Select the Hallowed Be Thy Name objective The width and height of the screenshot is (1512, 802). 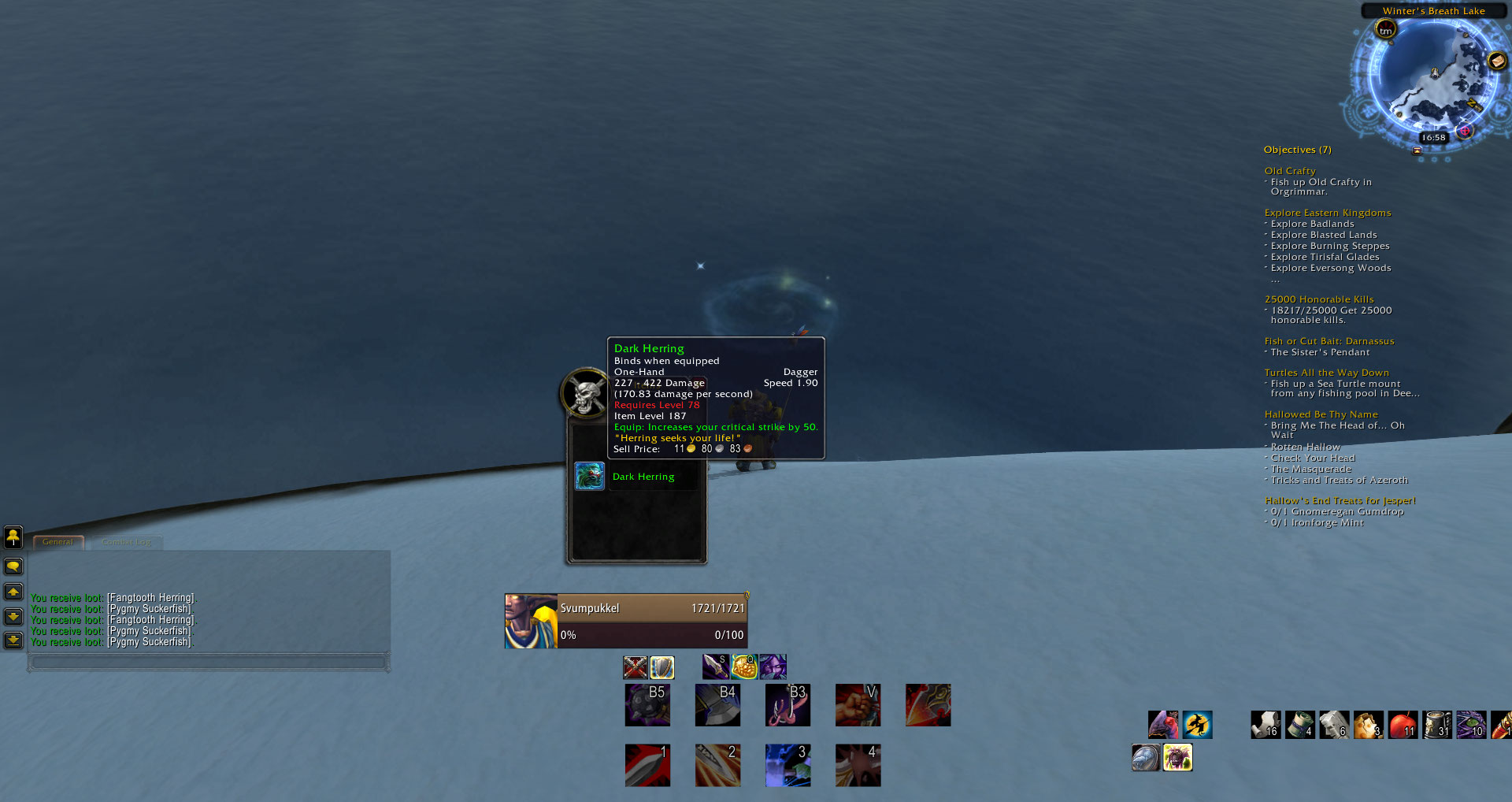1321,414
